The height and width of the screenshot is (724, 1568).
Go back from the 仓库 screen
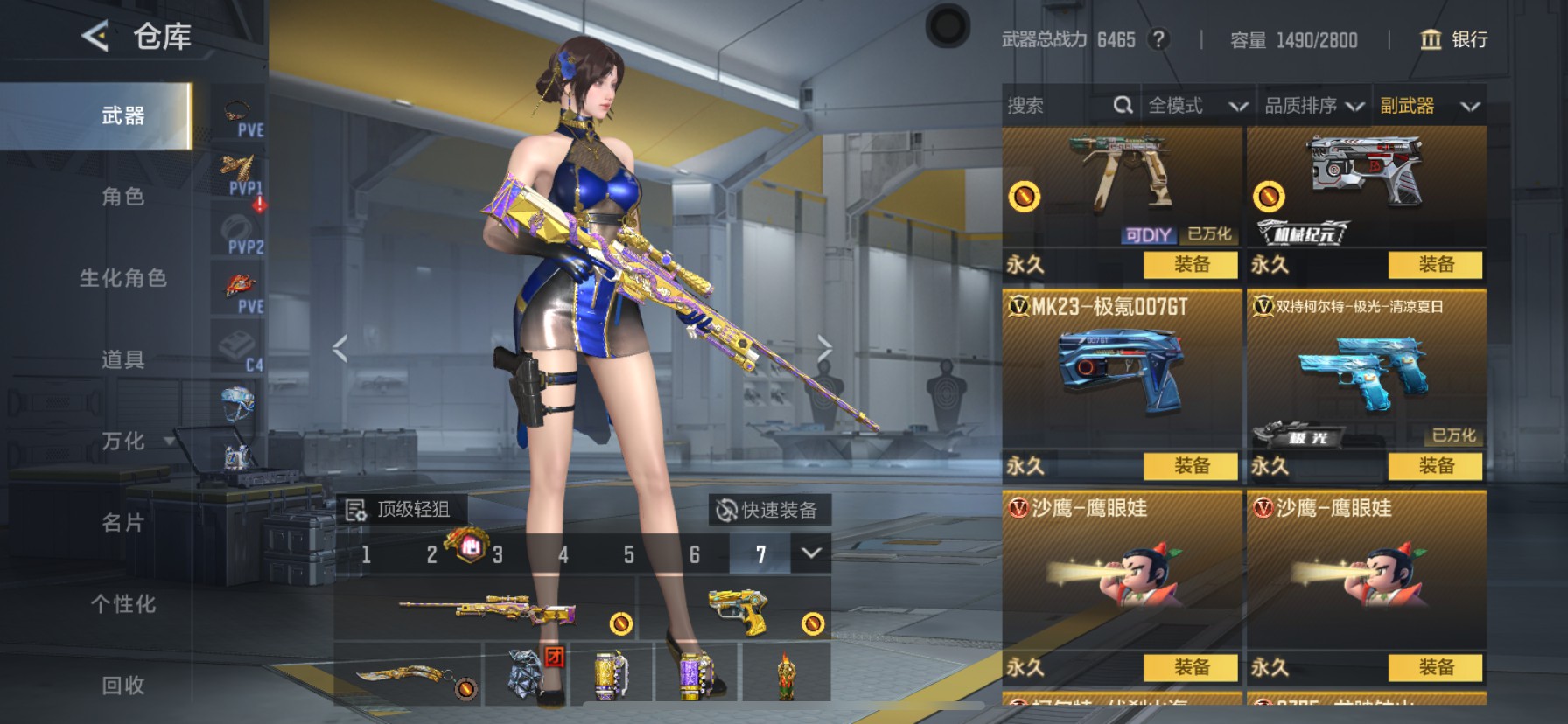pyautogui.click(x=95, y=37)
